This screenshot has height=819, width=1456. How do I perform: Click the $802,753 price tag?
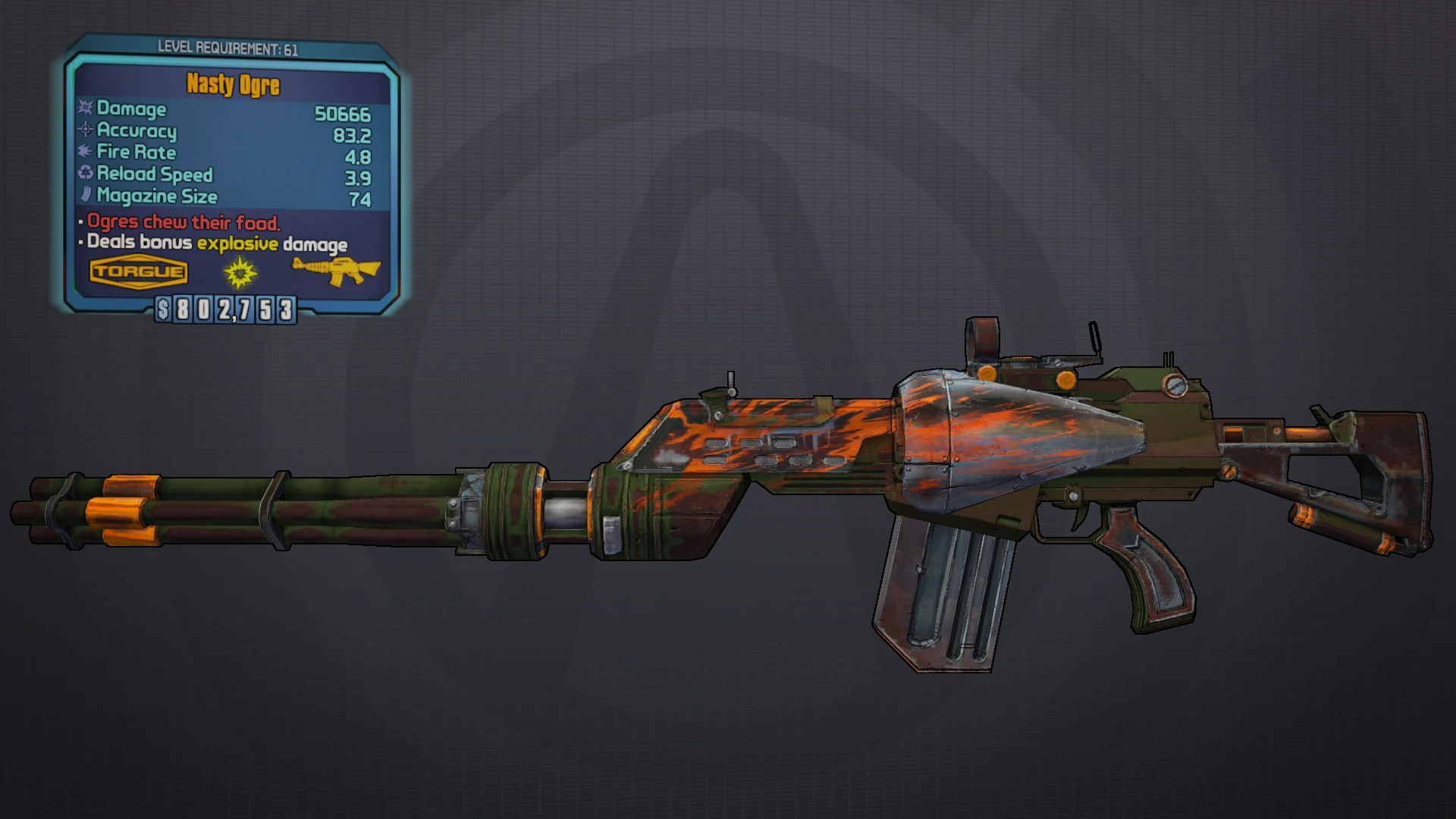(x=225, y=308)
